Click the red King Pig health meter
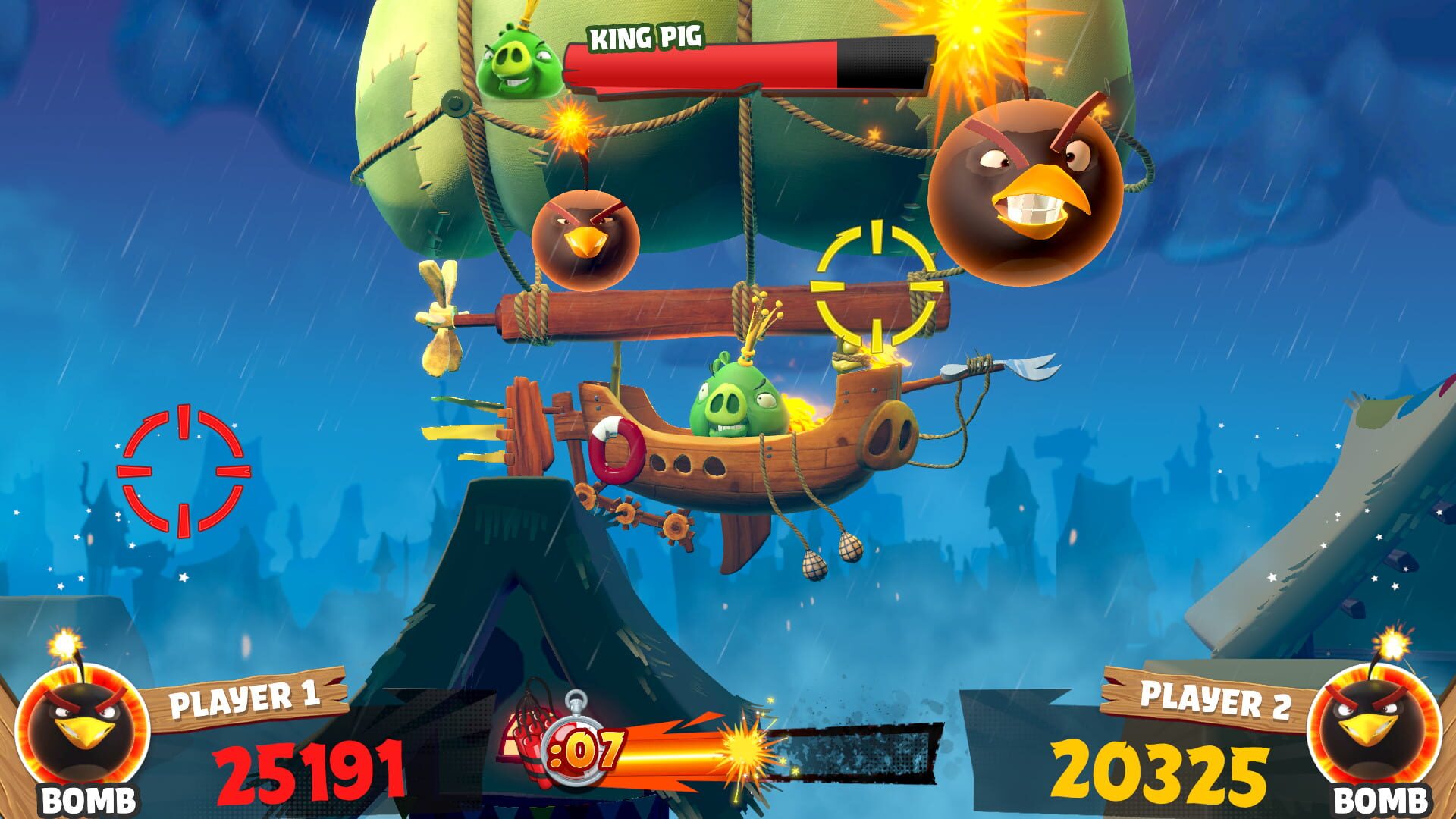This screenshot has width=1456, height=819. [x=705, y=61]
